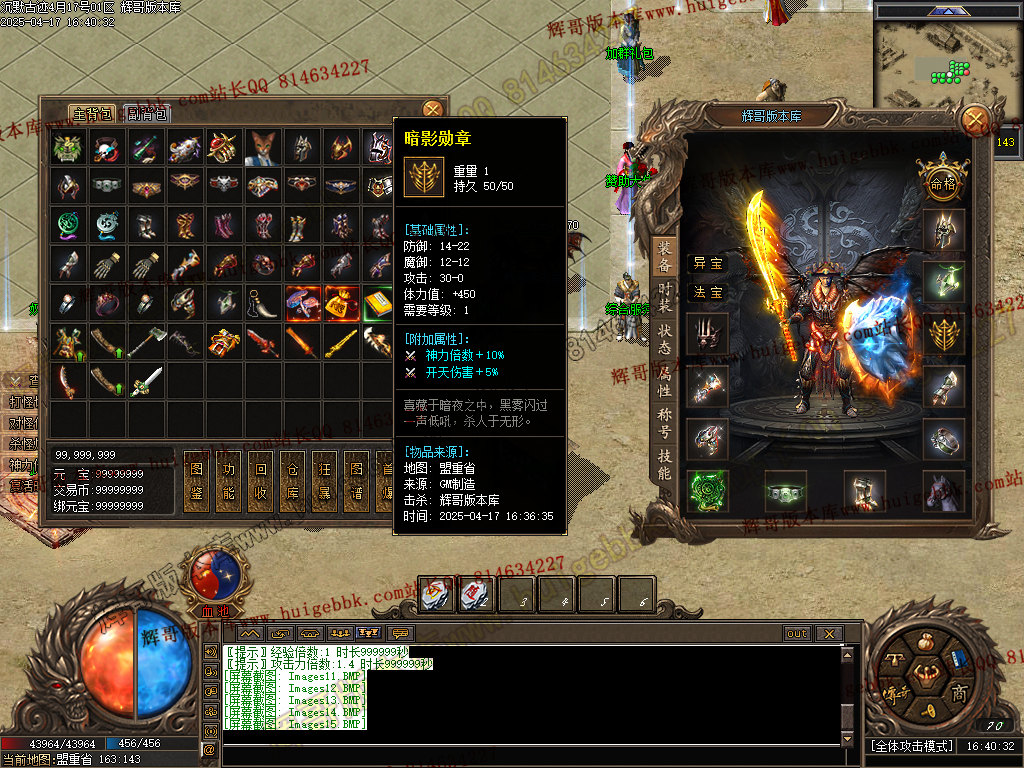Image resolution: width=1024 pixels, height=768 pixels.
Task: Click the 异宝 treasure button
Action: tap(708, 263)
